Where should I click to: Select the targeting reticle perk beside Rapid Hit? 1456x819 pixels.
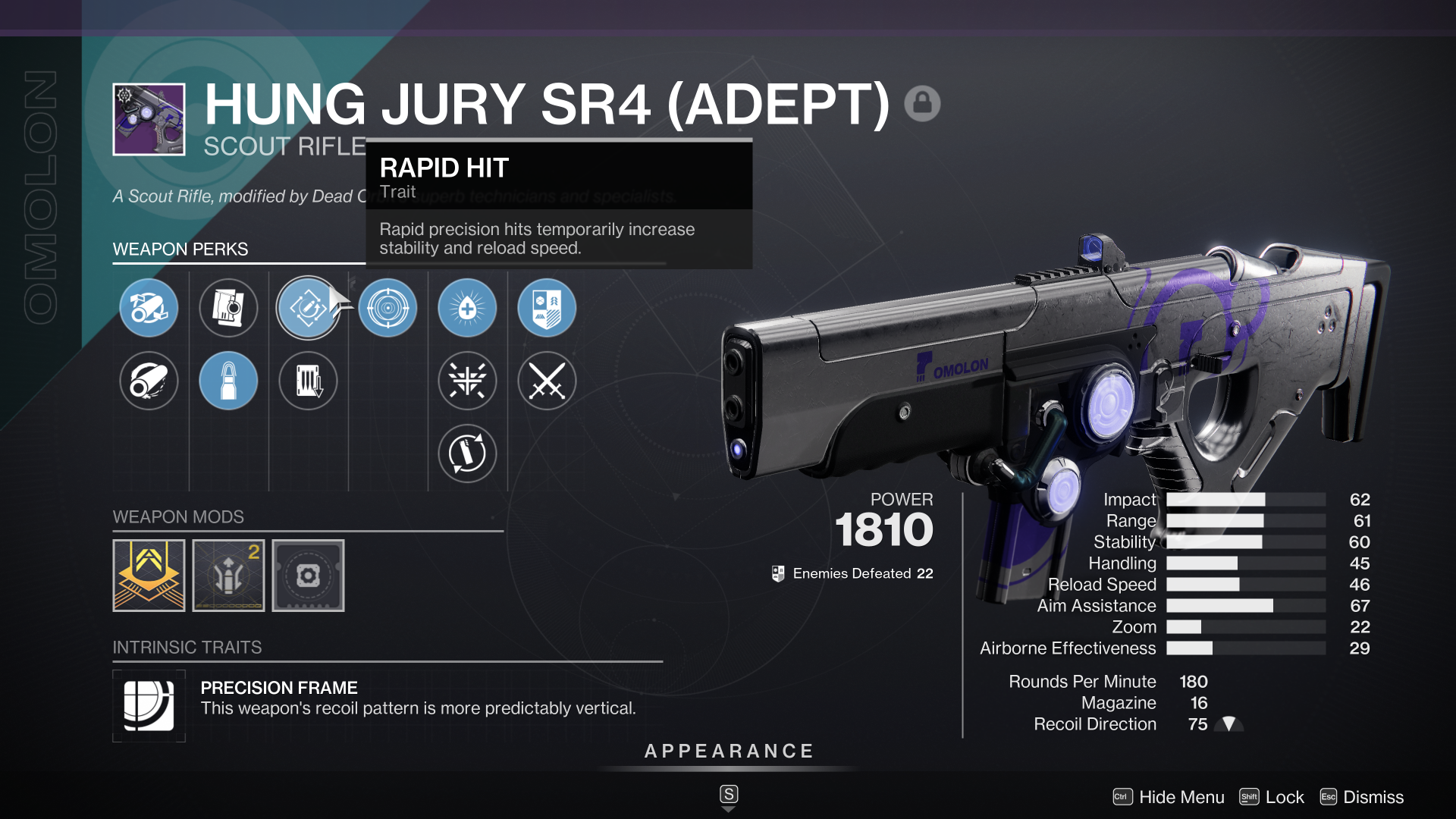(x=388, y=307)
